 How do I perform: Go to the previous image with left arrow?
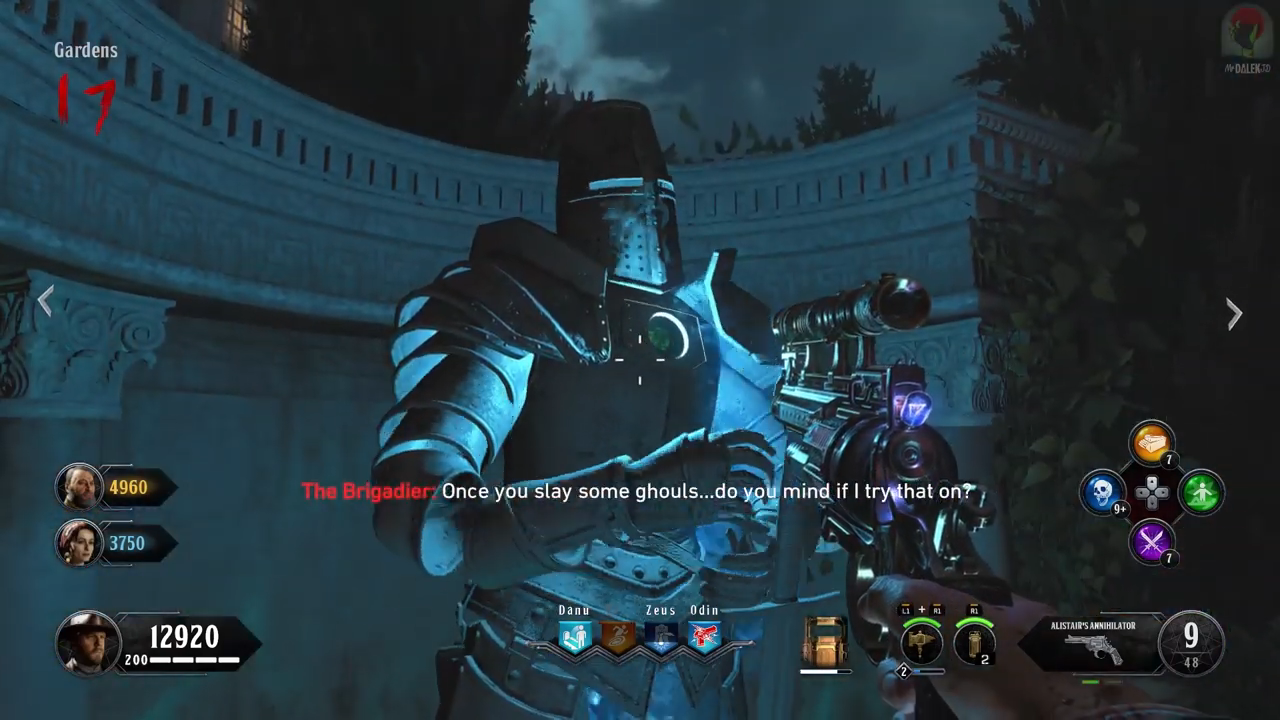45,301
